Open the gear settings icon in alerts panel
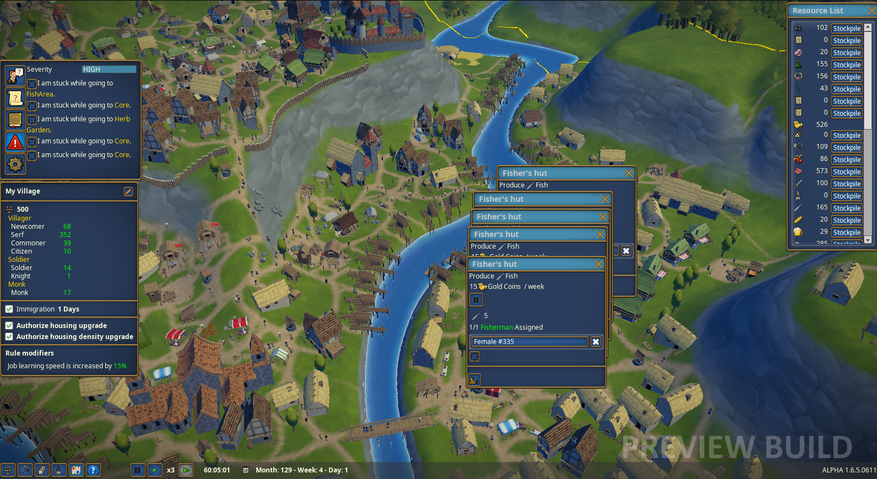The height and width of the screenshot is (479, 877). pyautogui.click(x=15, y=164)
